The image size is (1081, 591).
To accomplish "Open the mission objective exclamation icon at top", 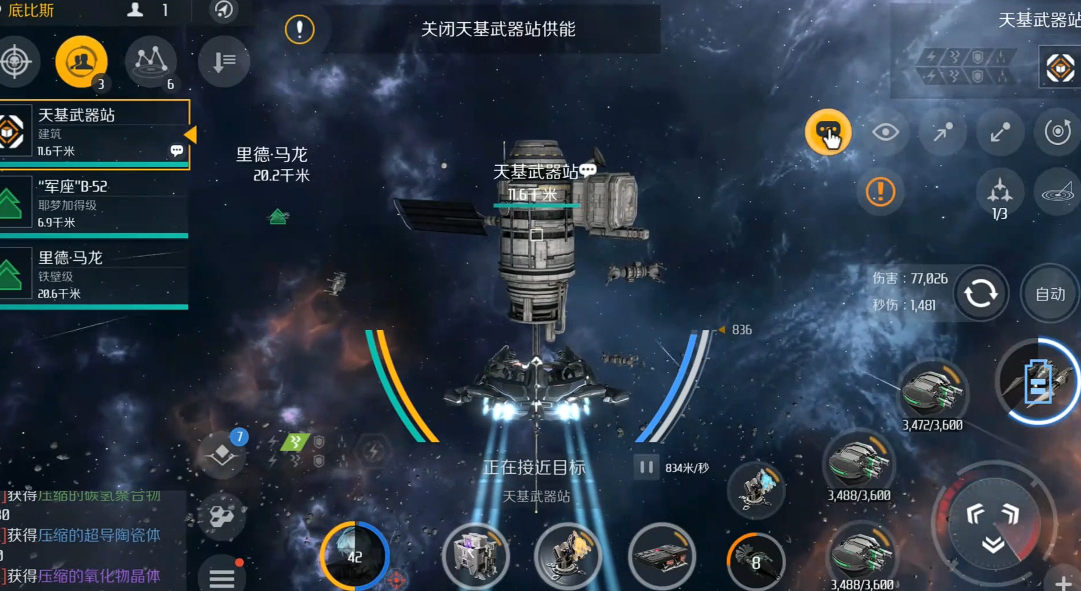I will [299, 29].
